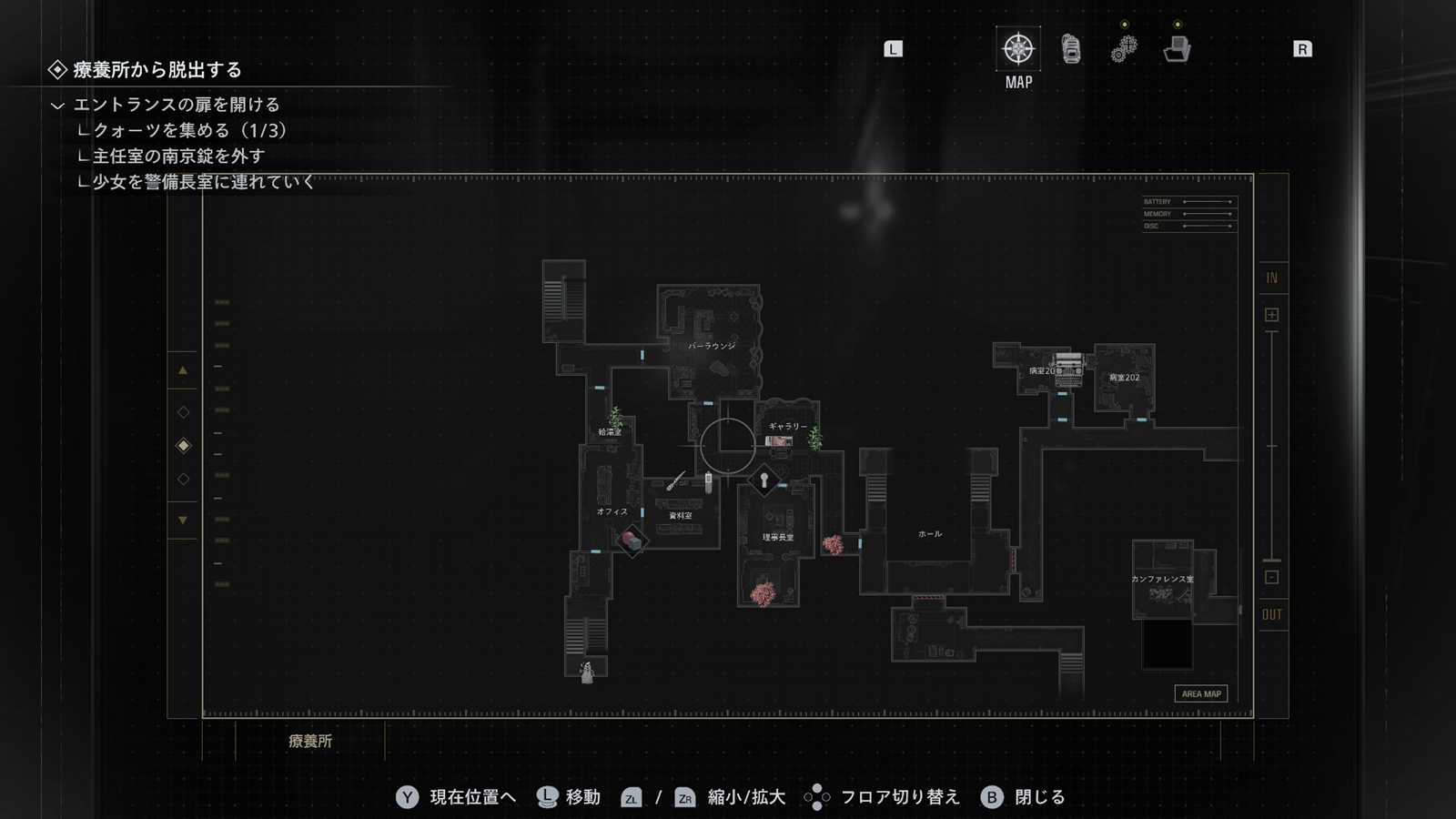Select the highlighted current floor diamond
Screen dimensions: 1456x819
183,445
